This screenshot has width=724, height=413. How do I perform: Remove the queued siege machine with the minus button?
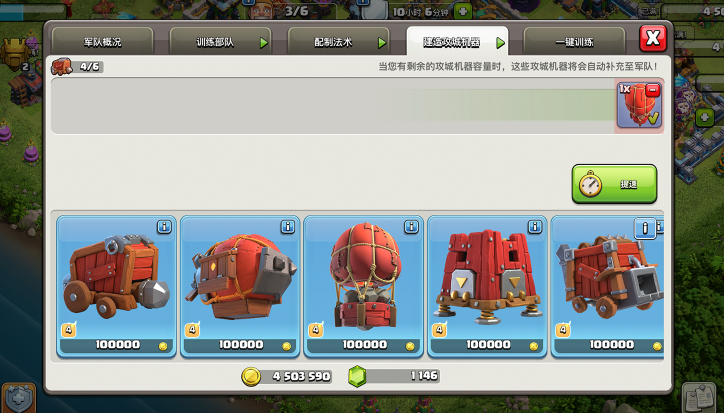[x=653, y=90]
